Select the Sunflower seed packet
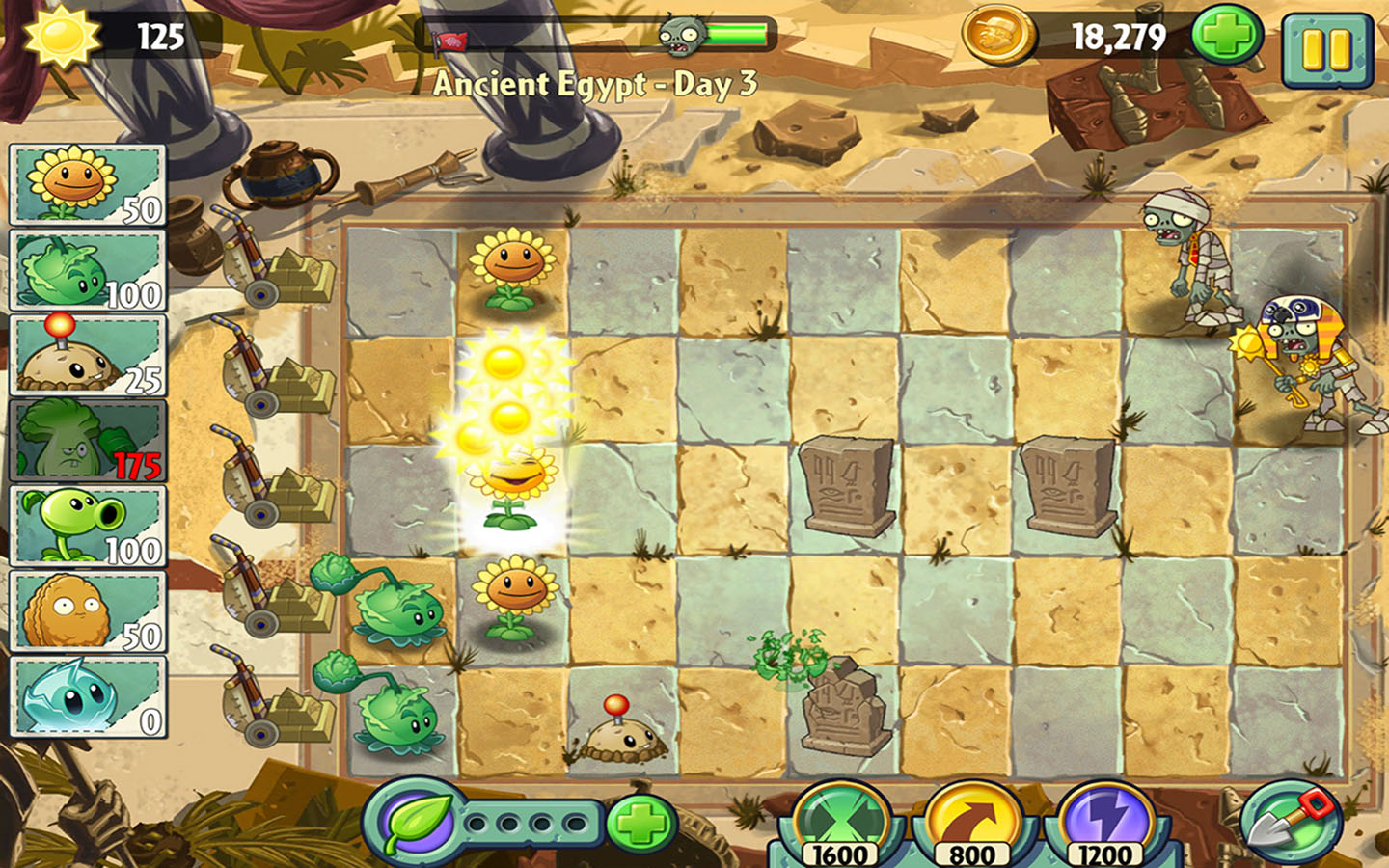Image resolution: width=1389 pixels, height=868 pixels. click(87, 185)
